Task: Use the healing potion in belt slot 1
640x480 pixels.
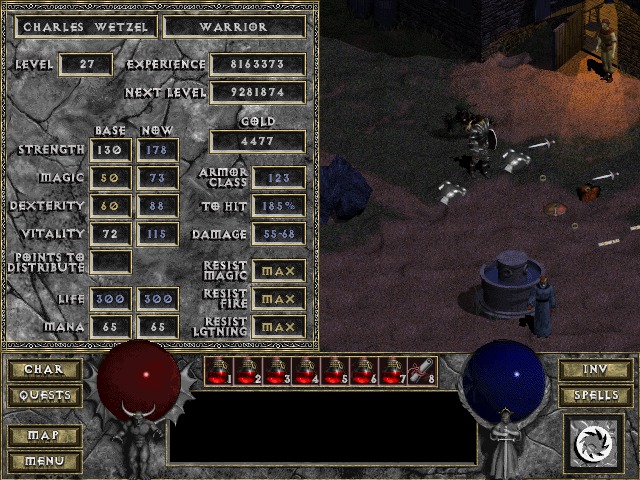Action: [220, 371]
